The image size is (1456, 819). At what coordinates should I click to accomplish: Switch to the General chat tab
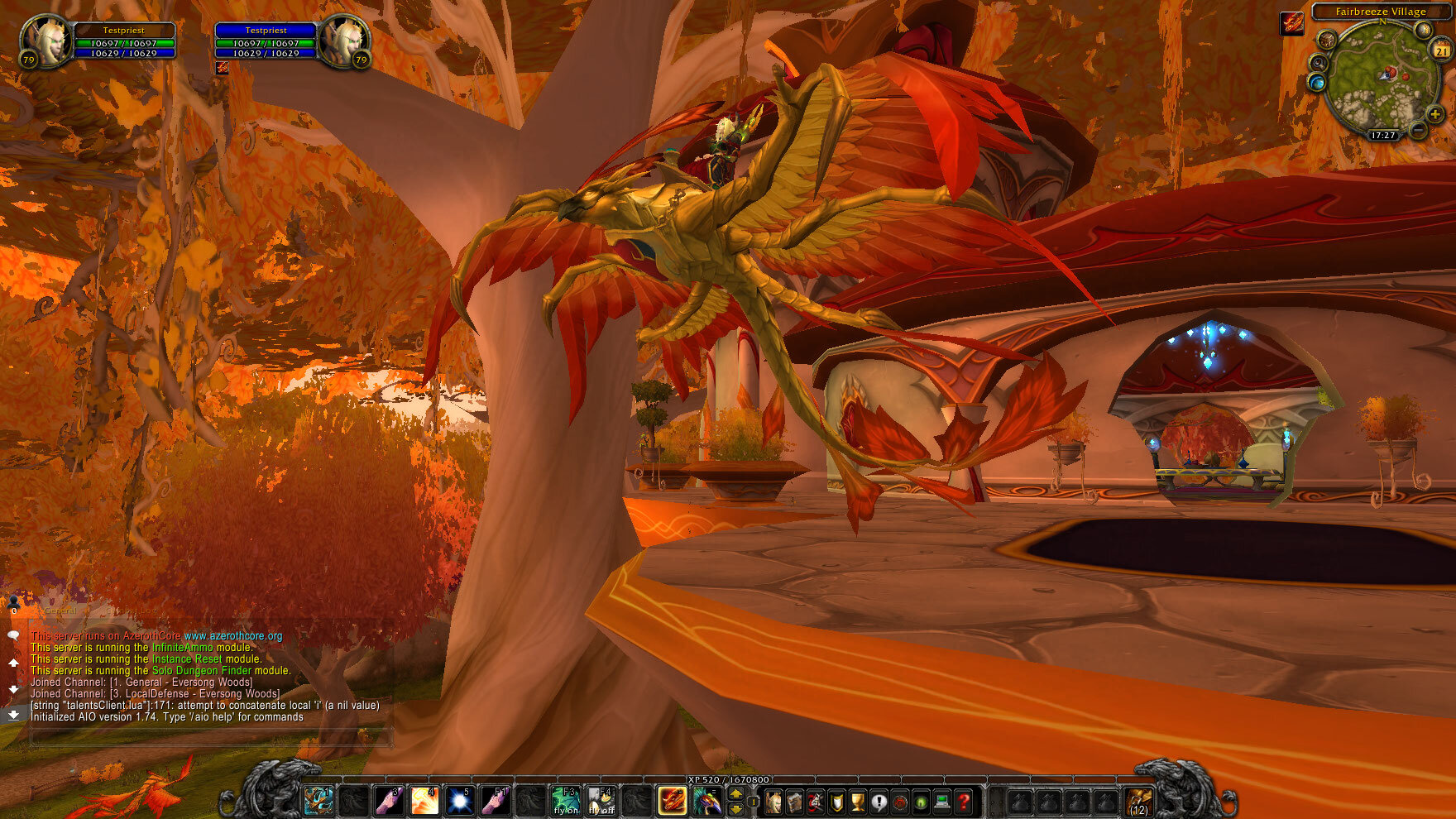coord(58,610)
